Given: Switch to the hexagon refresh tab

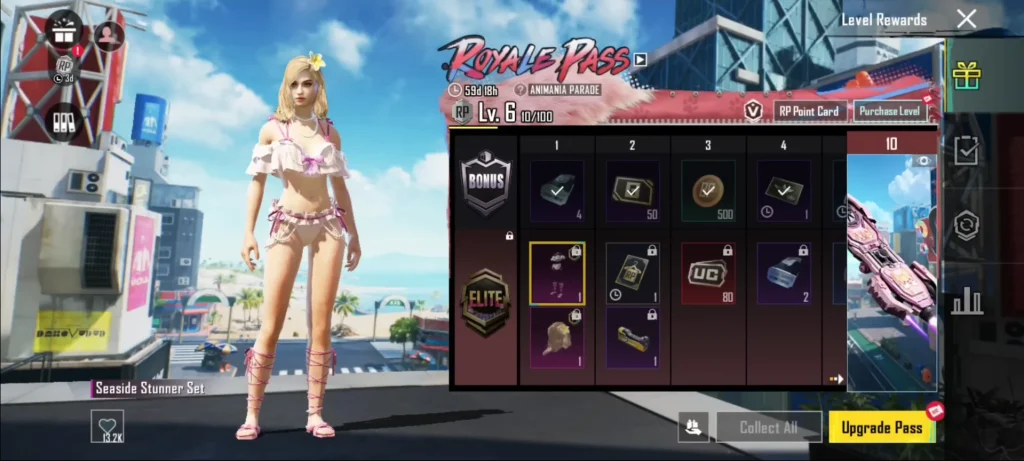Looking at the screenshot, I should point(966,225).
